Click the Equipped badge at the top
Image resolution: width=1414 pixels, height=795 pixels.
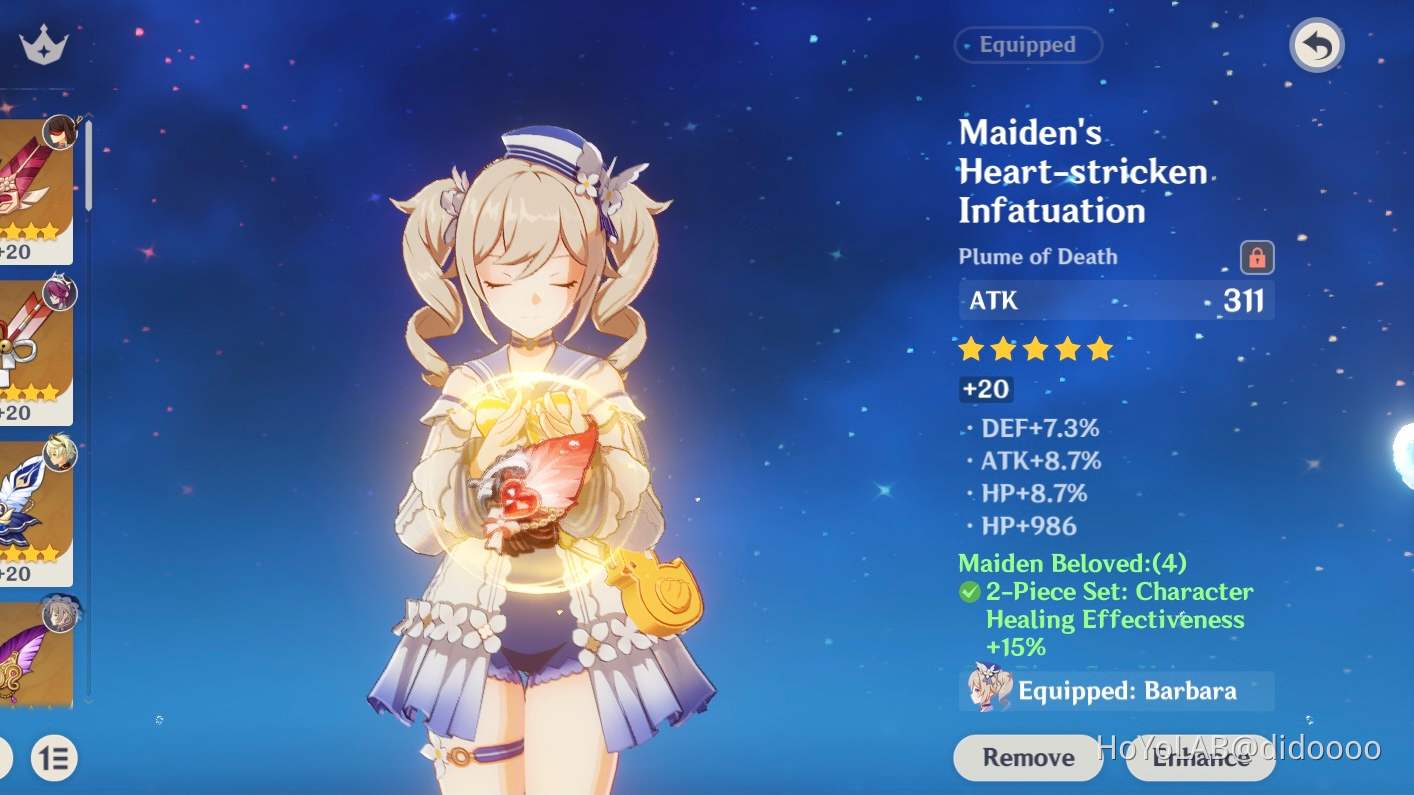tap(1028, 44)
